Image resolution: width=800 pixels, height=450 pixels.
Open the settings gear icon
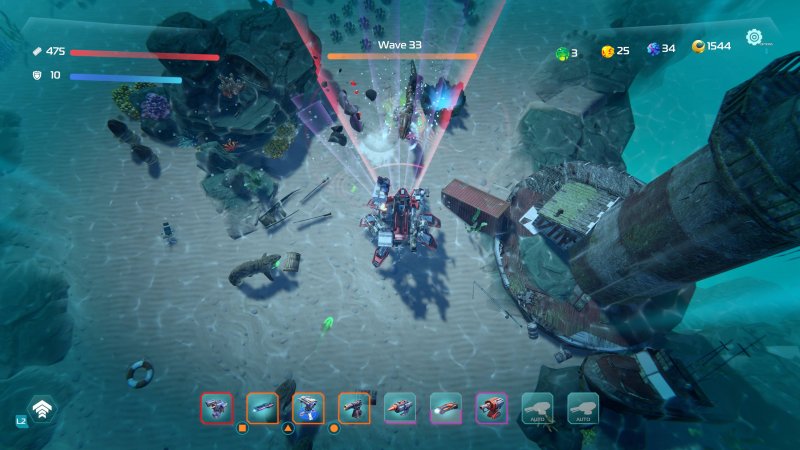[x=754, y=38]
